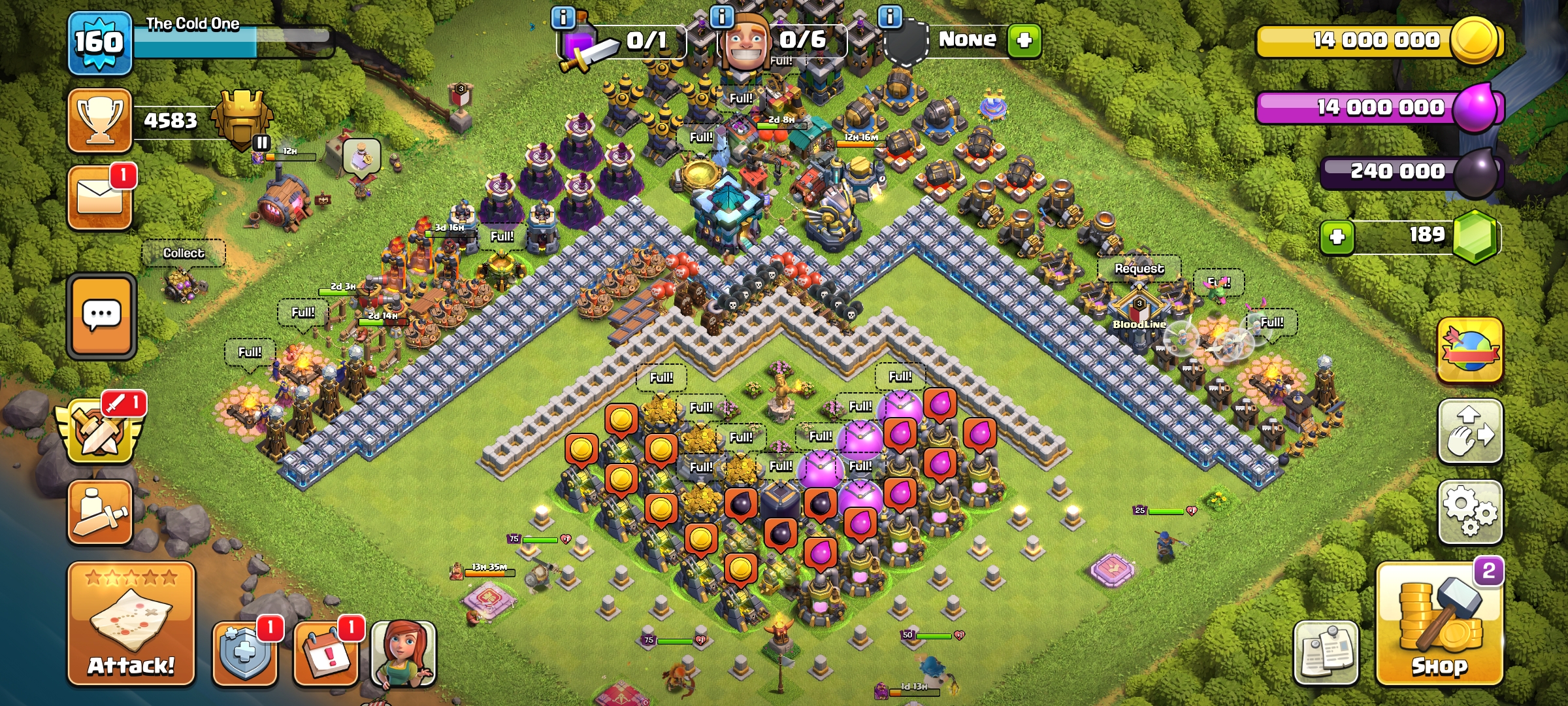Open the chat panel
The image size is (1568, 706).
click(101, 316)
